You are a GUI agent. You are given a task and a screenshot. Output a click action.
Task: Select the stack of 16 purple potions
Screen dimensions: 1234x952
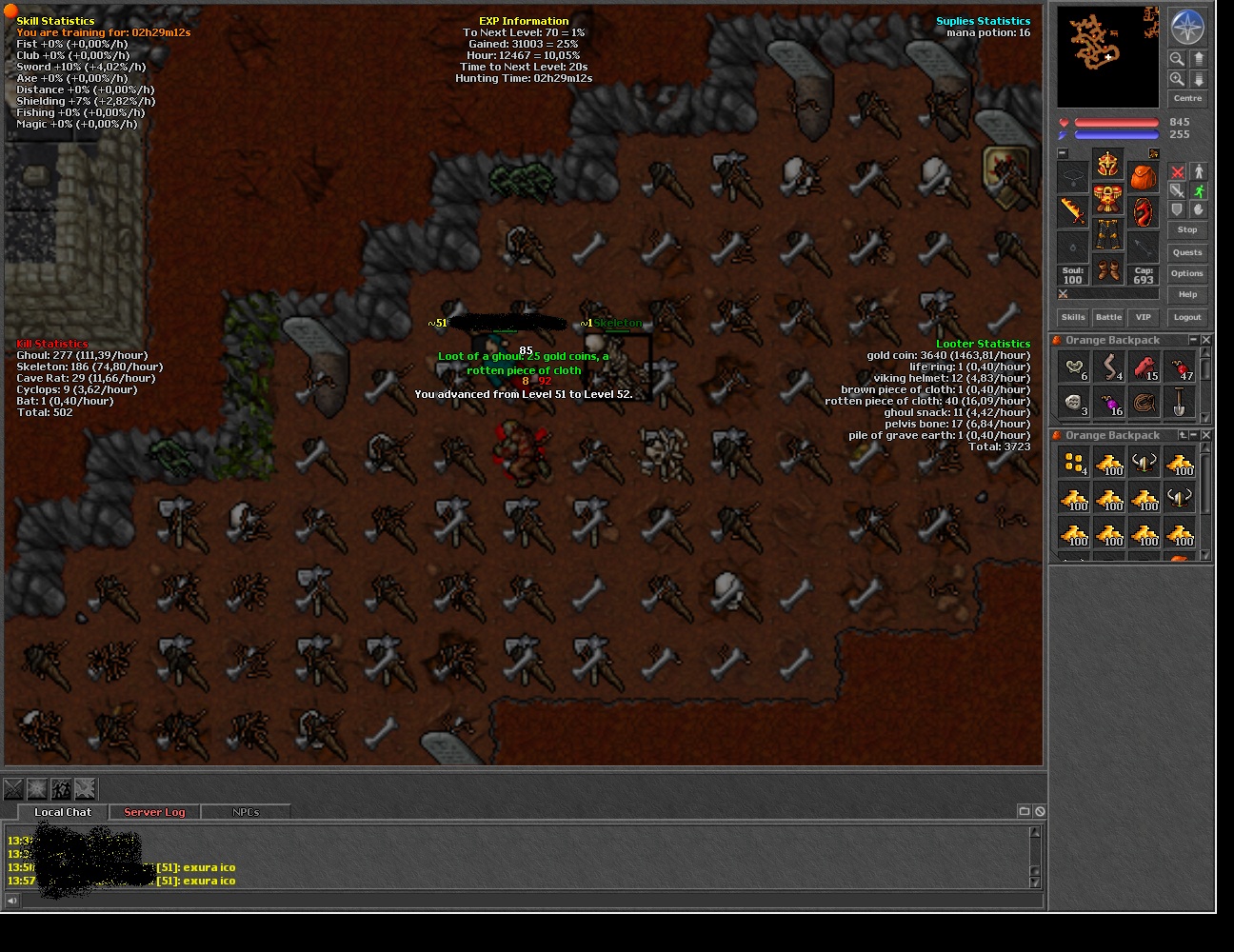[1109, 403]
